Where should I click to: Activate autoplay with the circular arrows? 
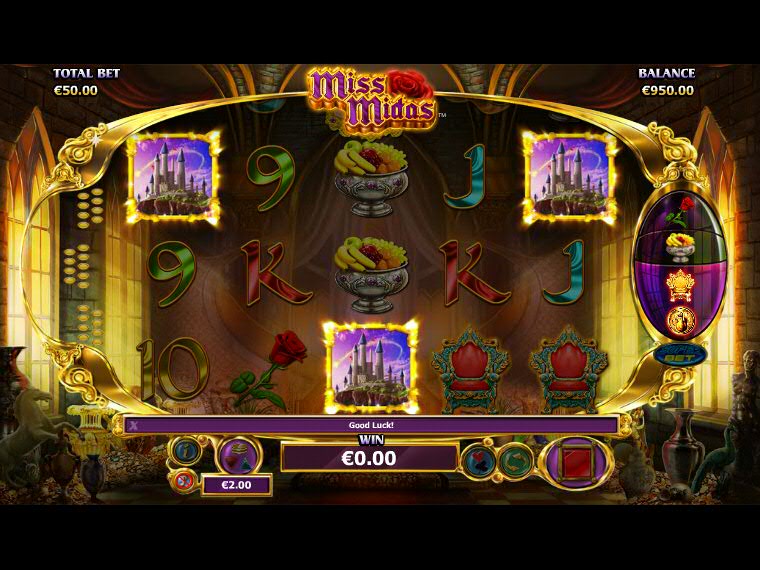pyautogui.click(x=514, y=461)
